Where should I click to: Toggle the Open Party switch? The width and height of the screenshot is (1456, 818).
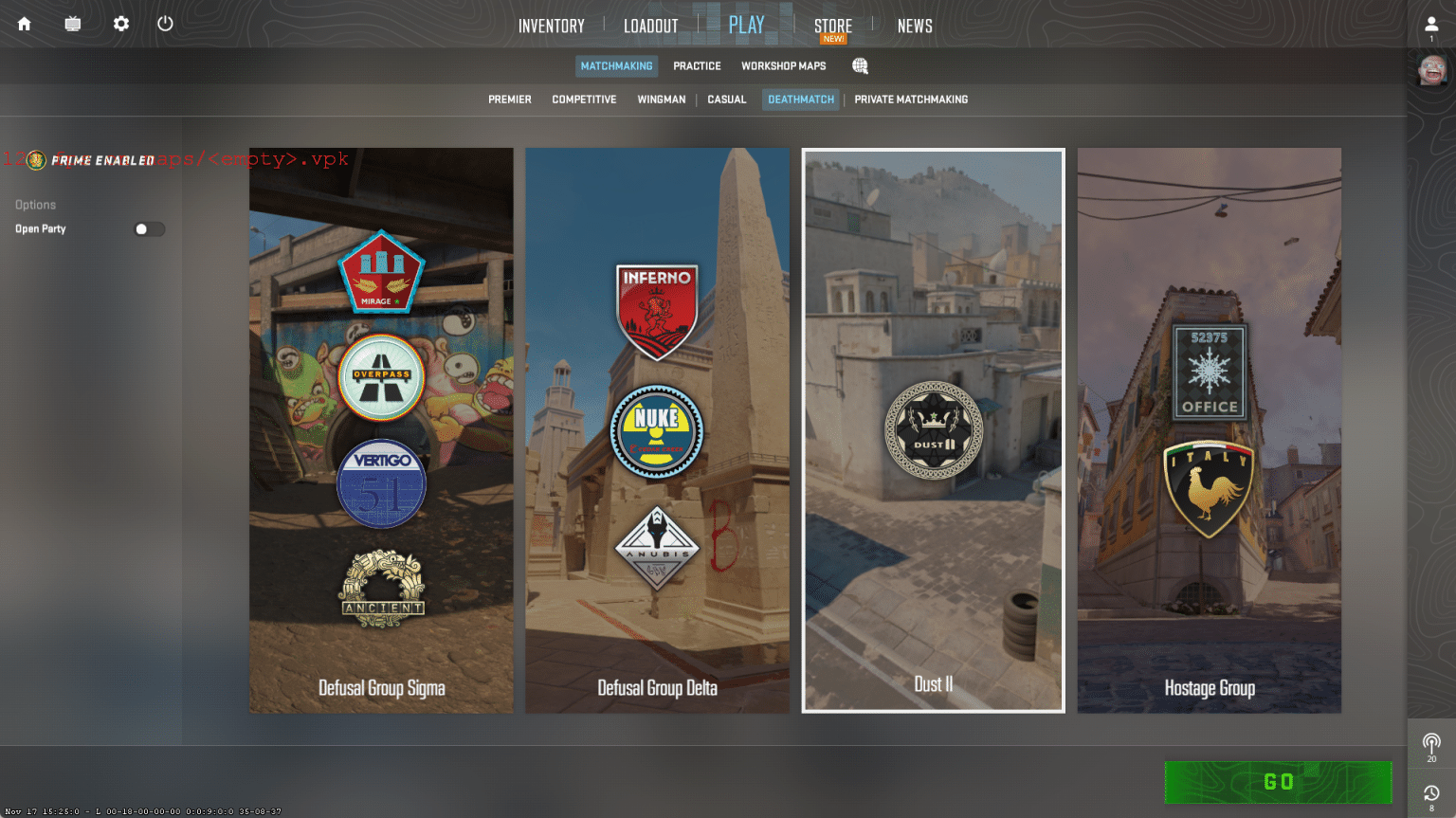point(149,229)
